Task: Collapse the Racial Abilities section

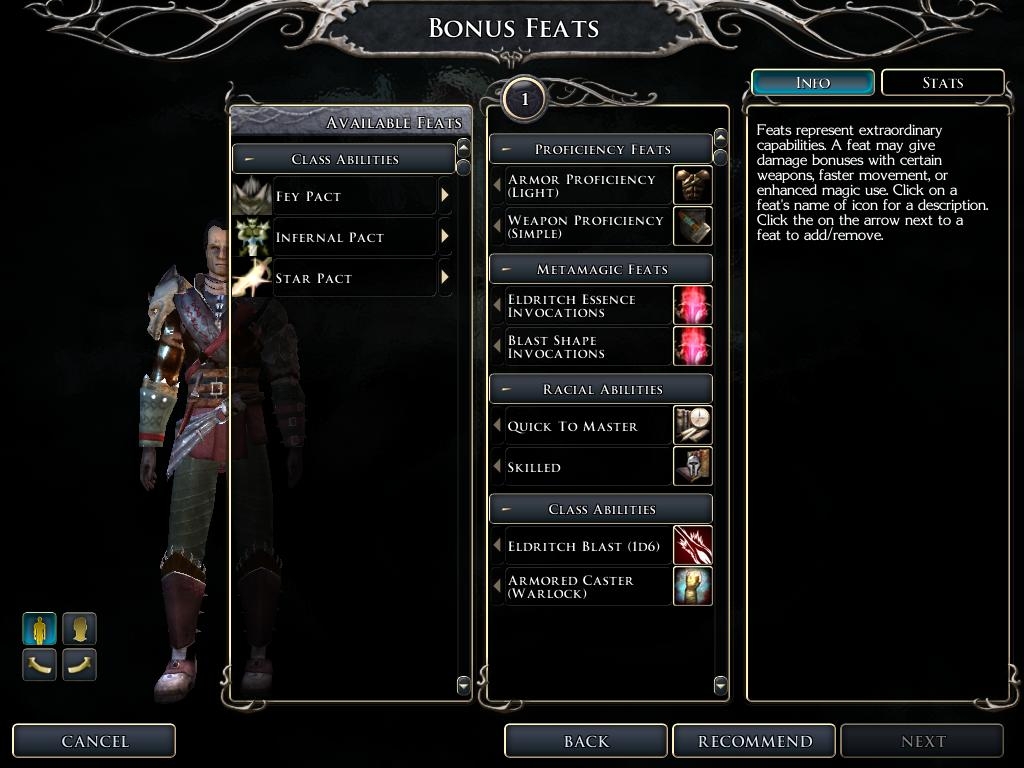Action: point(507,389)
